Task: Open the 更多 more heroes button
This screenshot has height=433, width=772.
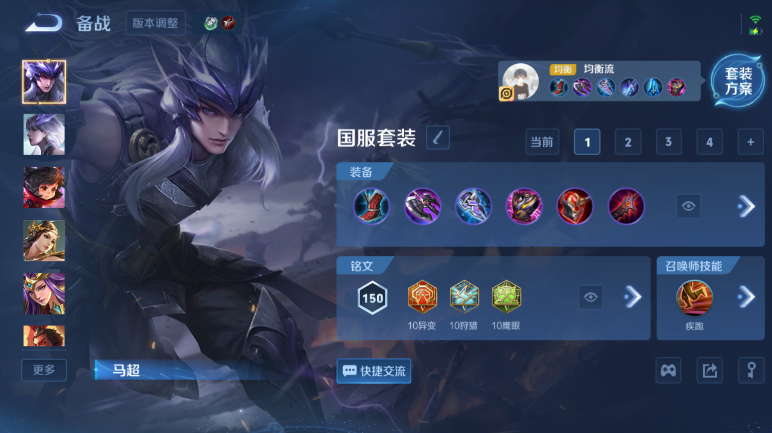Action: point(44,369)
